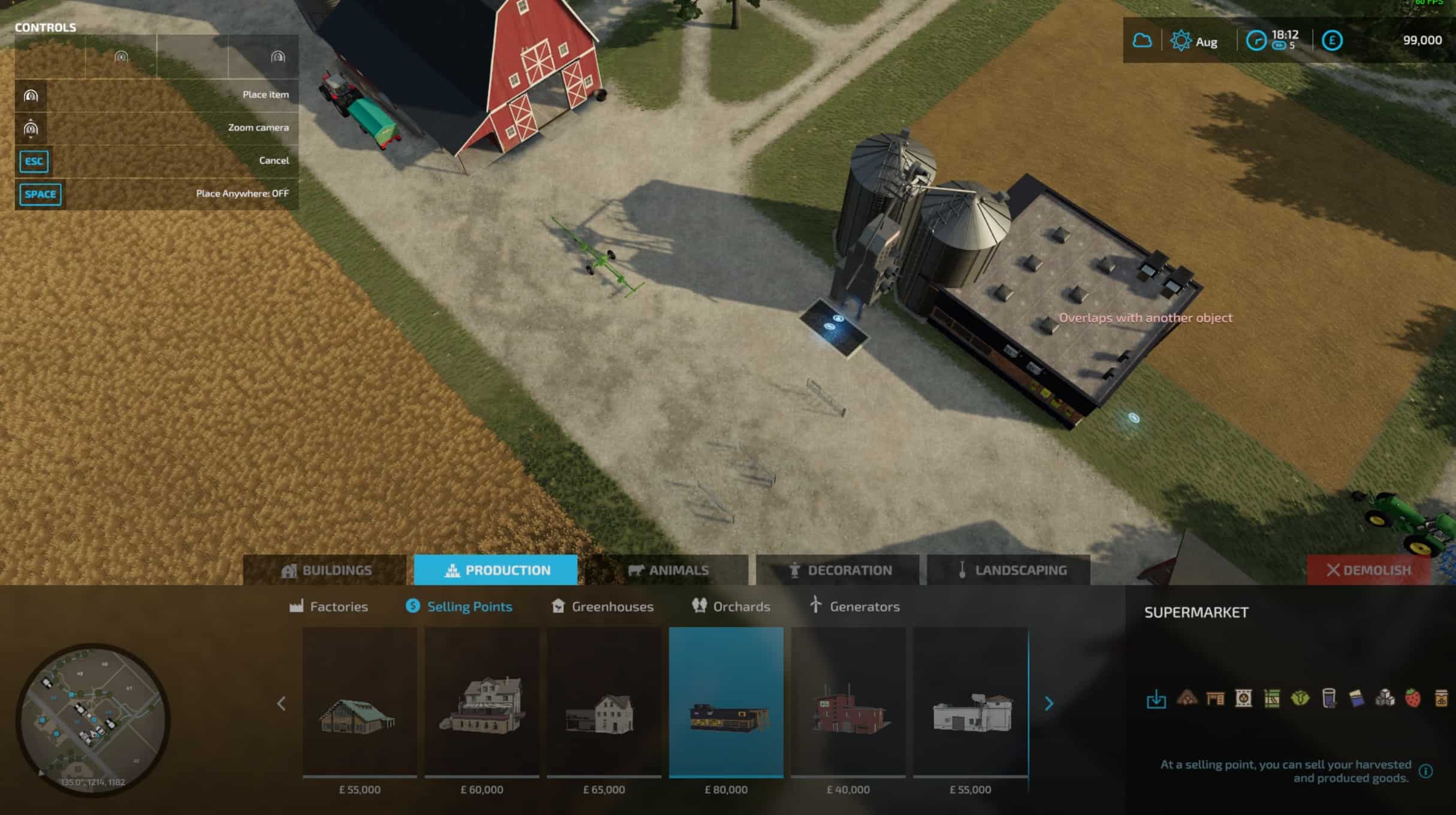Pick the £40,000 red brick building
The height and width of the screenshot is (815, 1456).
coord(848,702)
